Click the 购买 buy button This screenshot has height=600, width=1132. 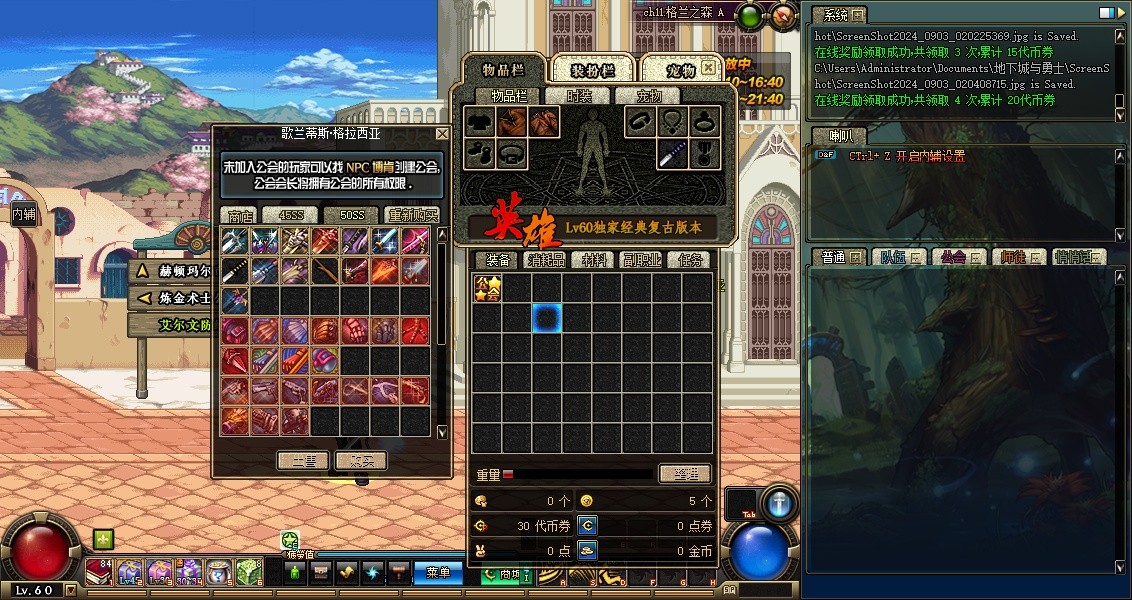(360, 460)
